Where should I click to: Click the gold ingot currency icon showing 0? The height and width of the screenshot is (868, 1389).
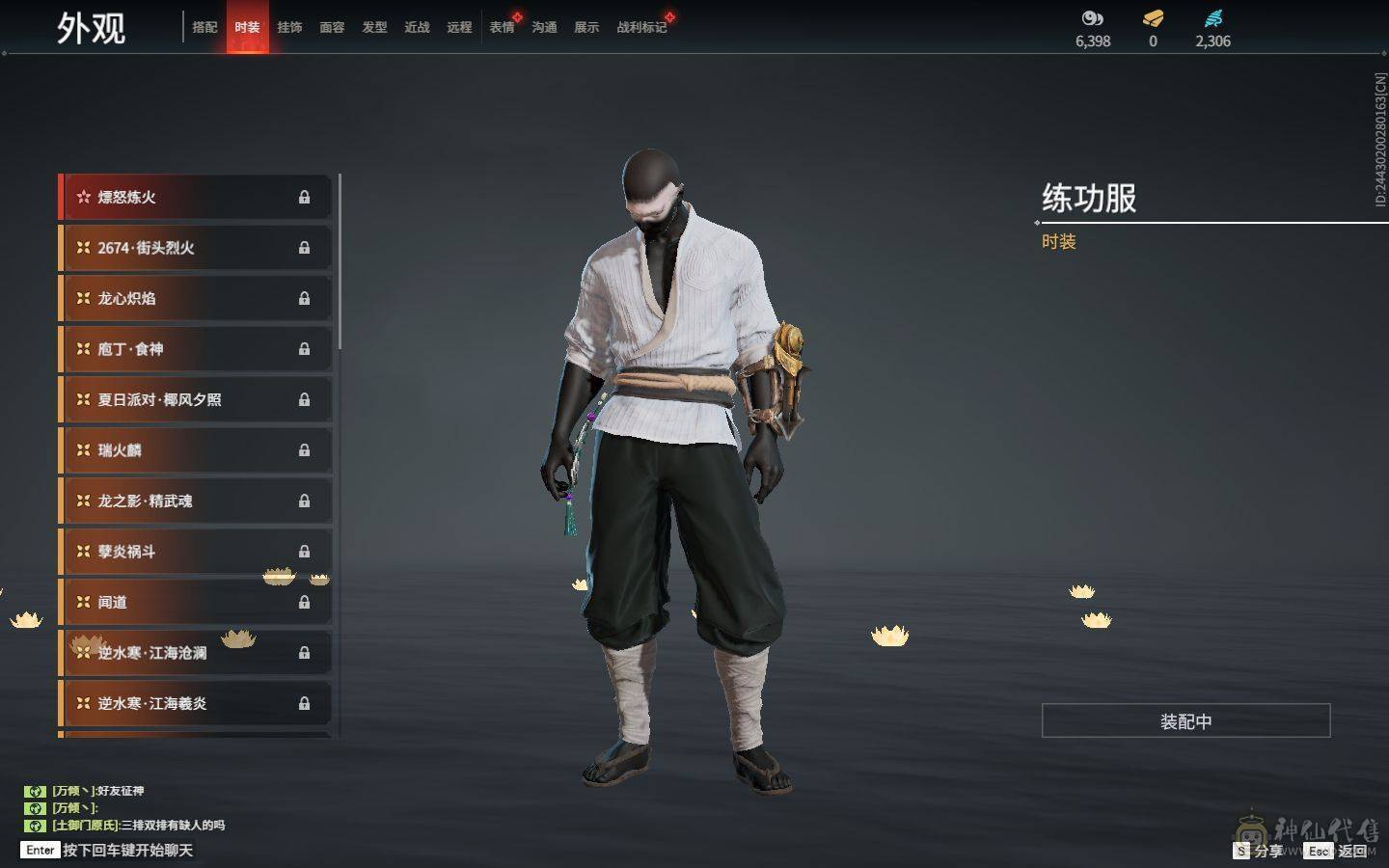point(1152,18)
